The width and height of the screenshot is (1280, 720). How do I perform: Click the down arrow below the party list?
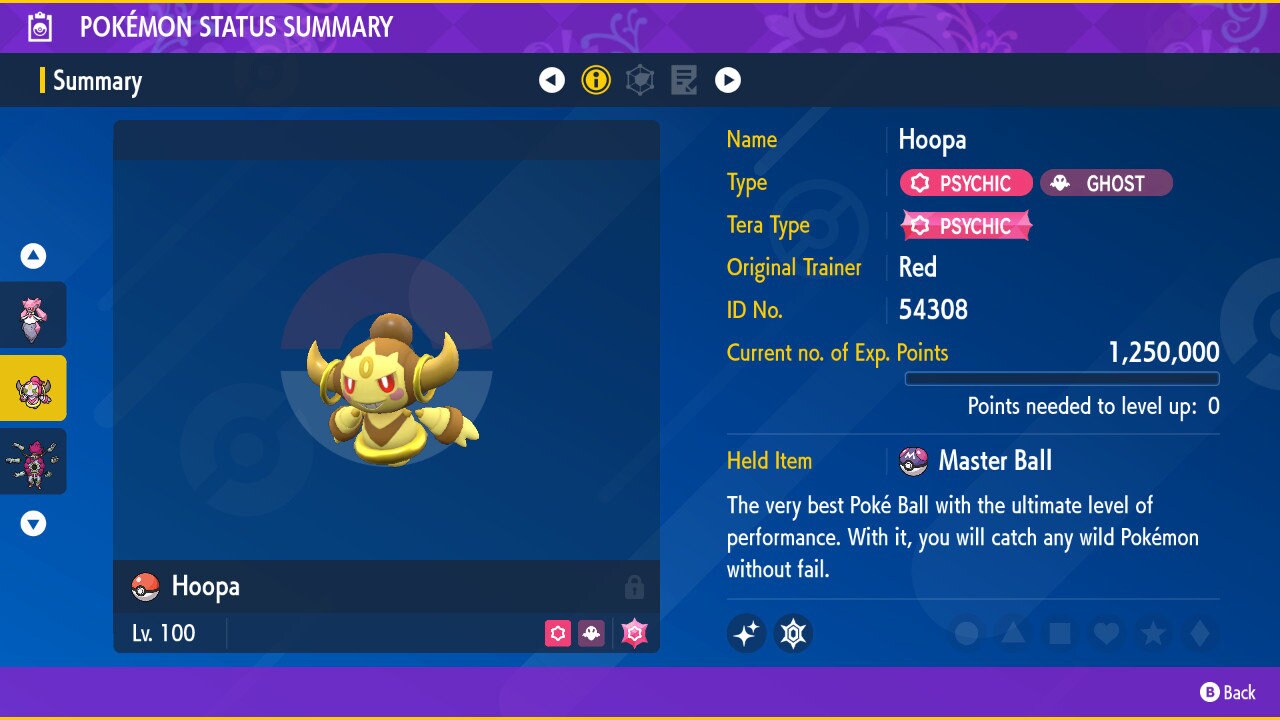[x=33, y=522]
